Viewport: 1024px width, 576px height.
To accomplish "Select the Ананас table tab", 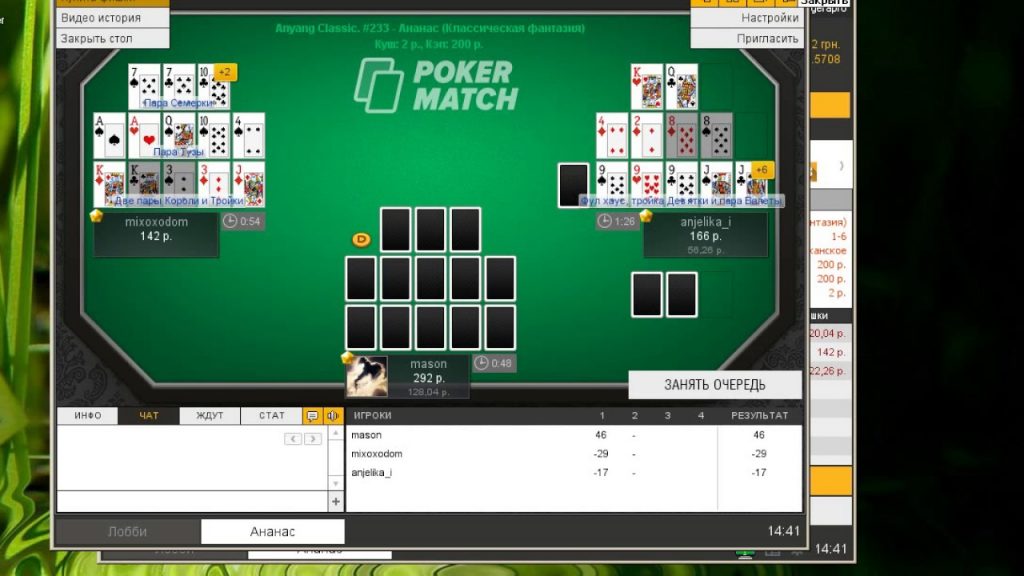I will (273, 532).
